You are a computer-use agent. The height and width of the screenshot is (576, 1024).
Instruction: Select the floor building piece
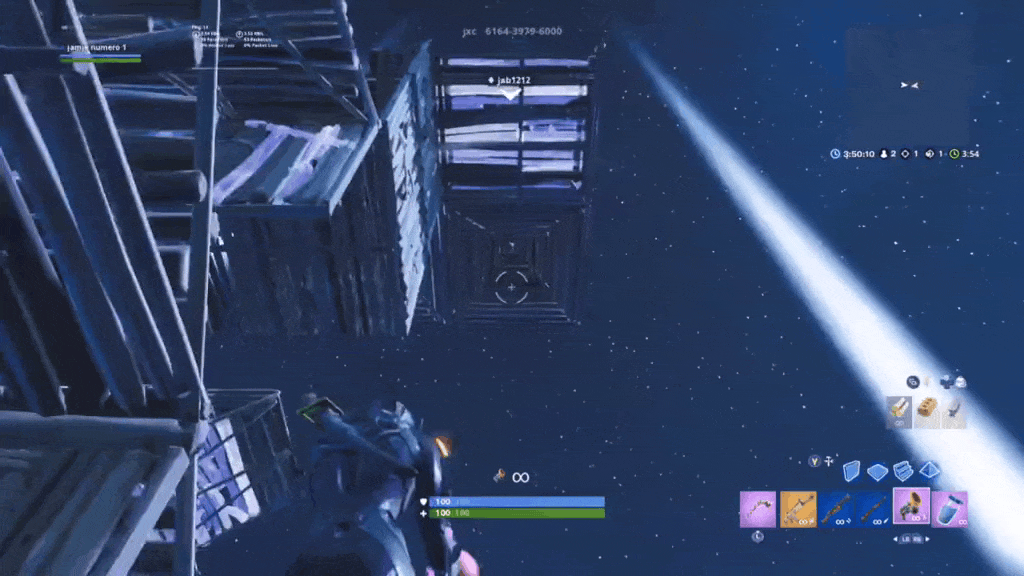pyautogui.click(x=877, y=471)
